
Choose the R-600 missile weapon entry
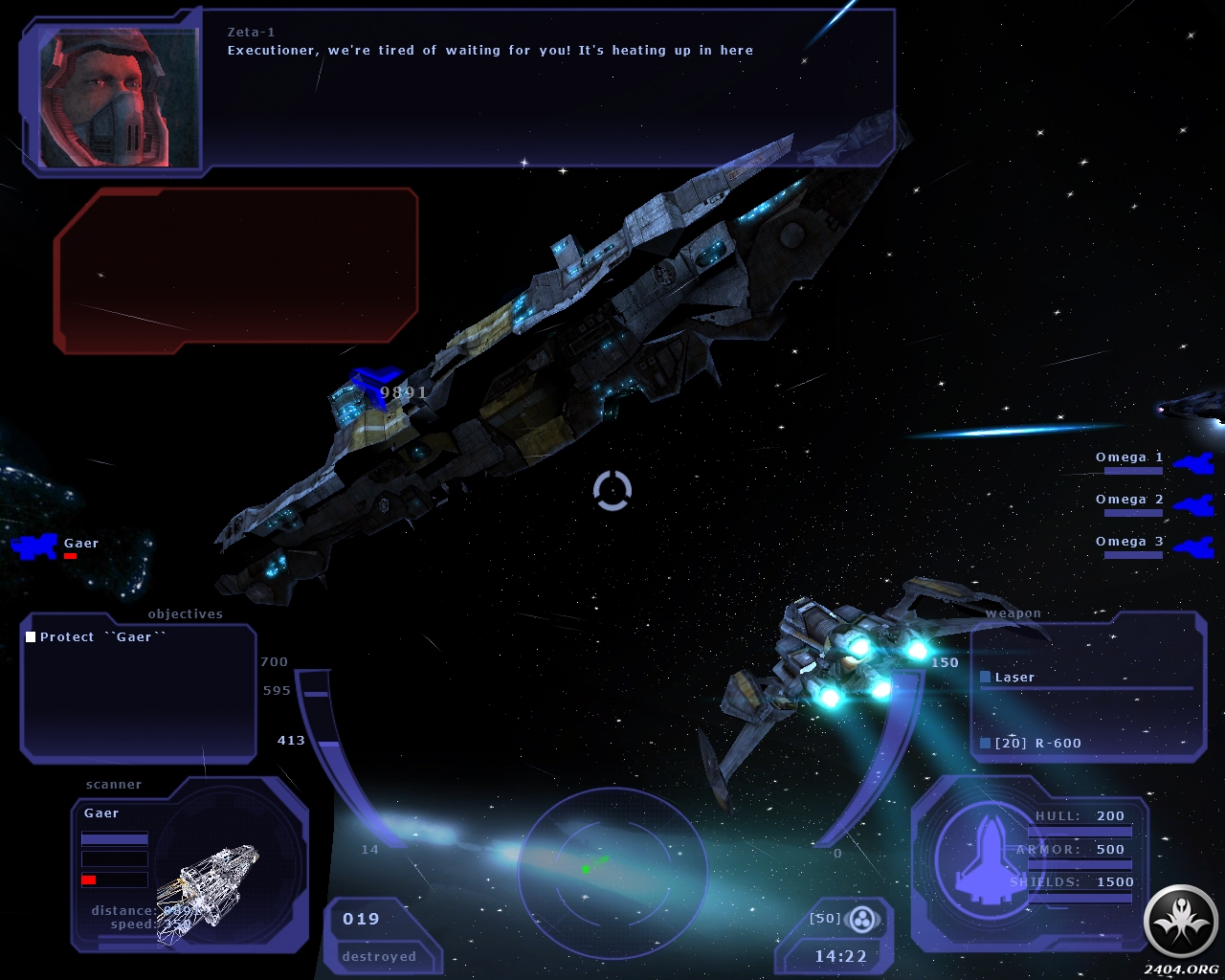[x=1037, y=744]
